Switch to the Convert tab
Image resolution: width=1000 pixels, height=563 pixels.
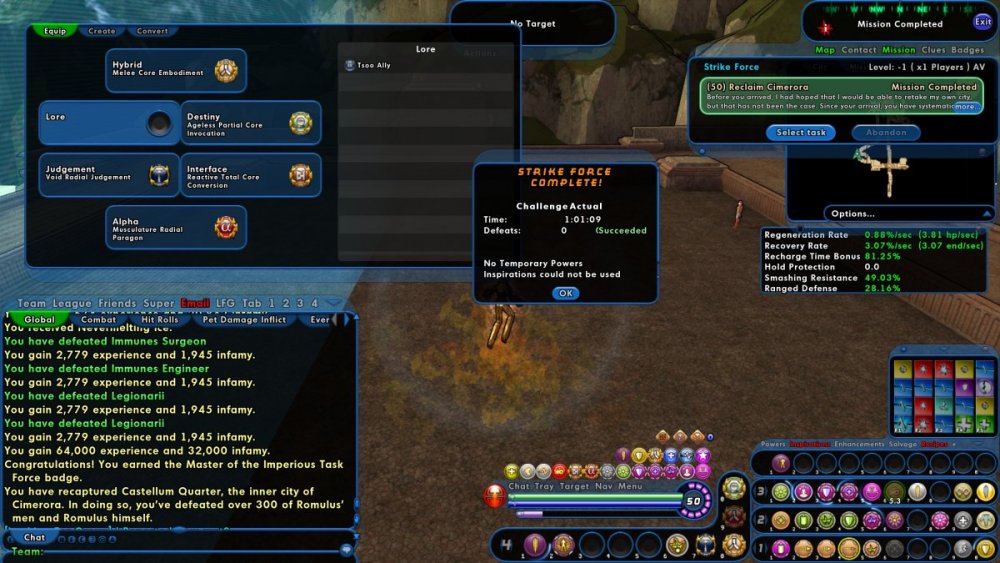tap(152, 31)
